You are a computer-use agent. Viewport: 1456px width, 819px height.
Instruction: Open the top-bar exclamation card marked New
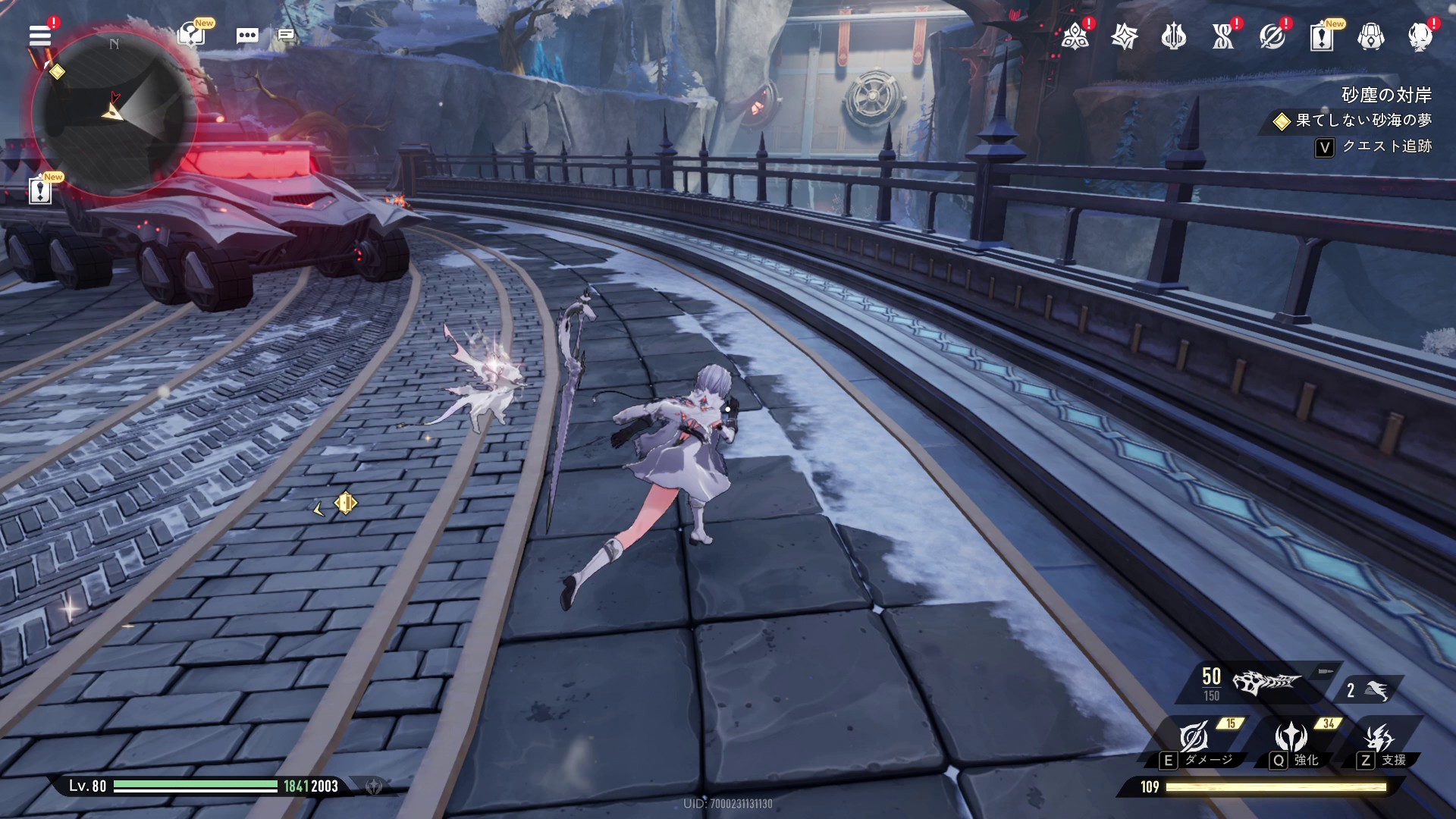(1321, 36)
